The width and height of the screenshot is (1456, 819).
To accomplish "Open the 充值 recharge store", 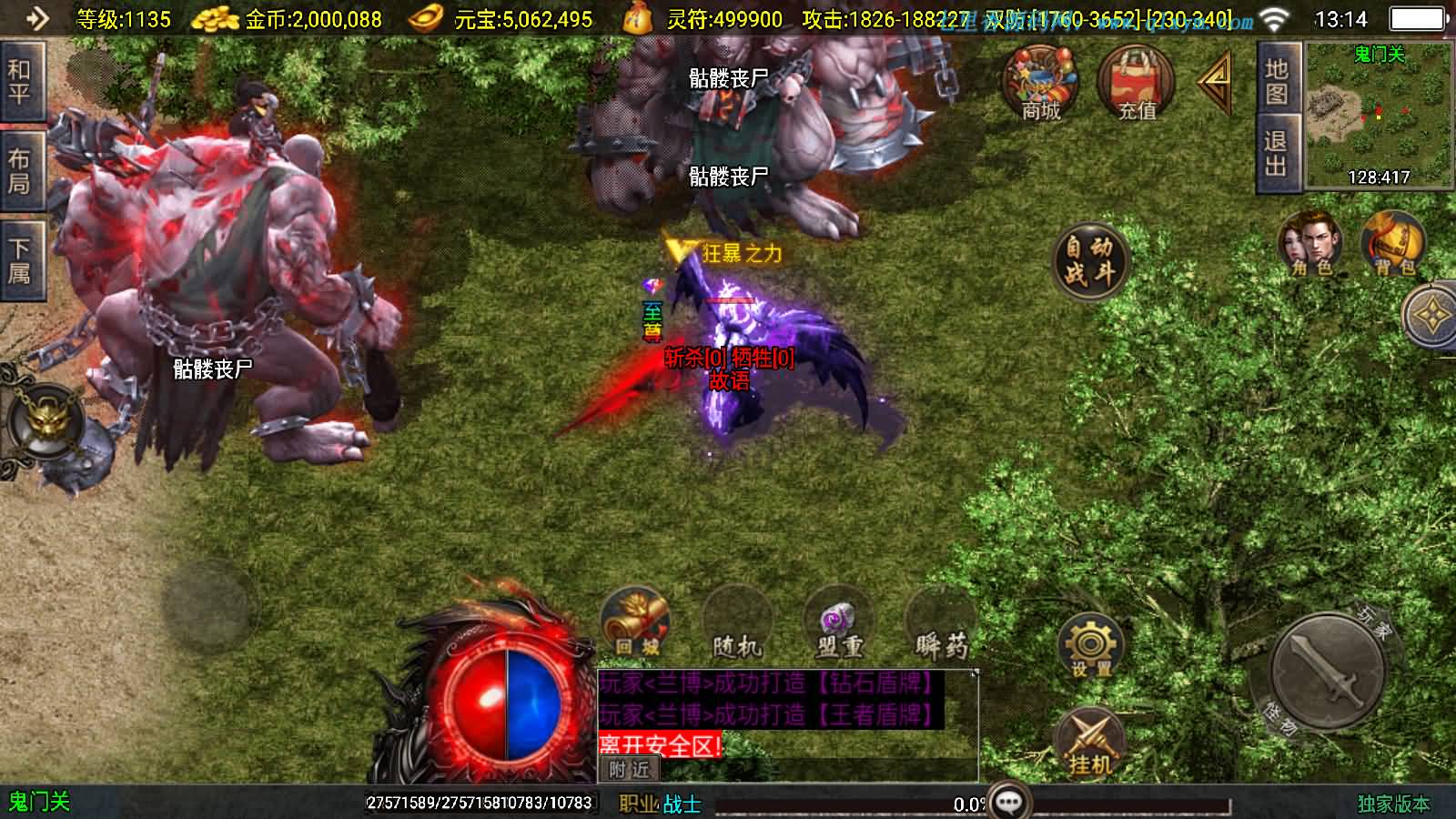I will click(1137, 84).
